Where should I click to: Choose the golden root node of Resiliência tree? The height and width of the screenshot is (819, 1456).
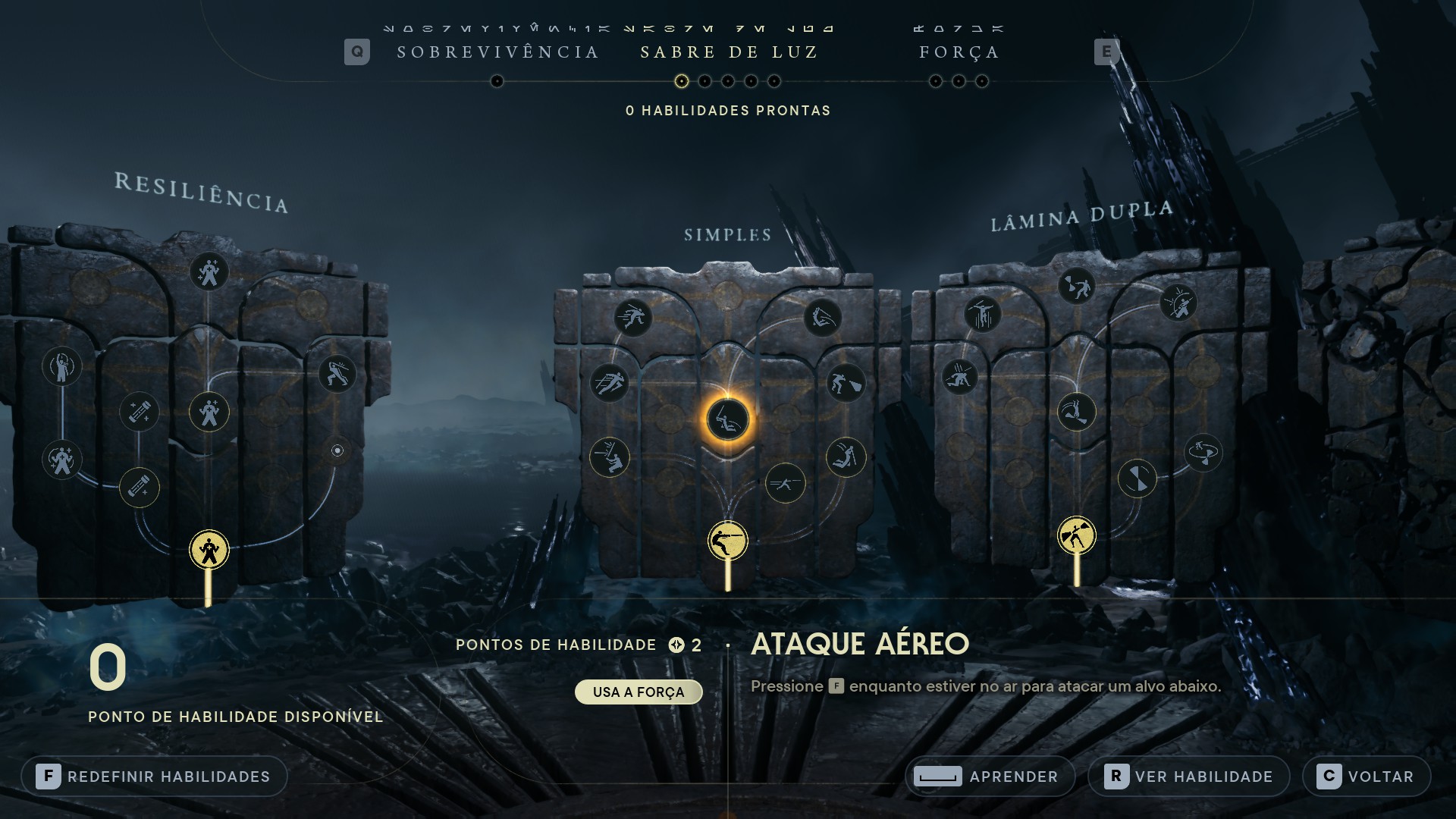pyautogui.click(x=209, y=549)
